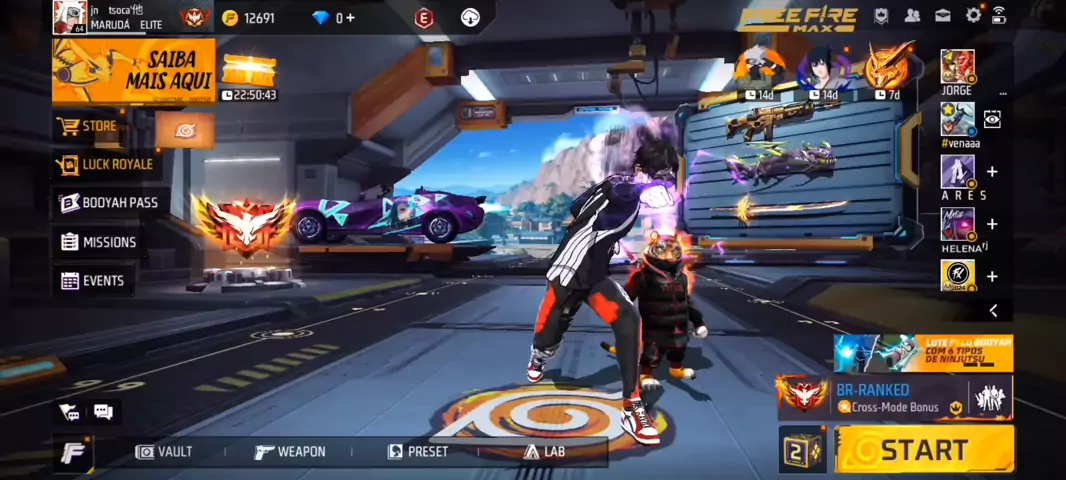Open Luck Royale
This screenshot has height=480, width=1066.
[106, 164]
